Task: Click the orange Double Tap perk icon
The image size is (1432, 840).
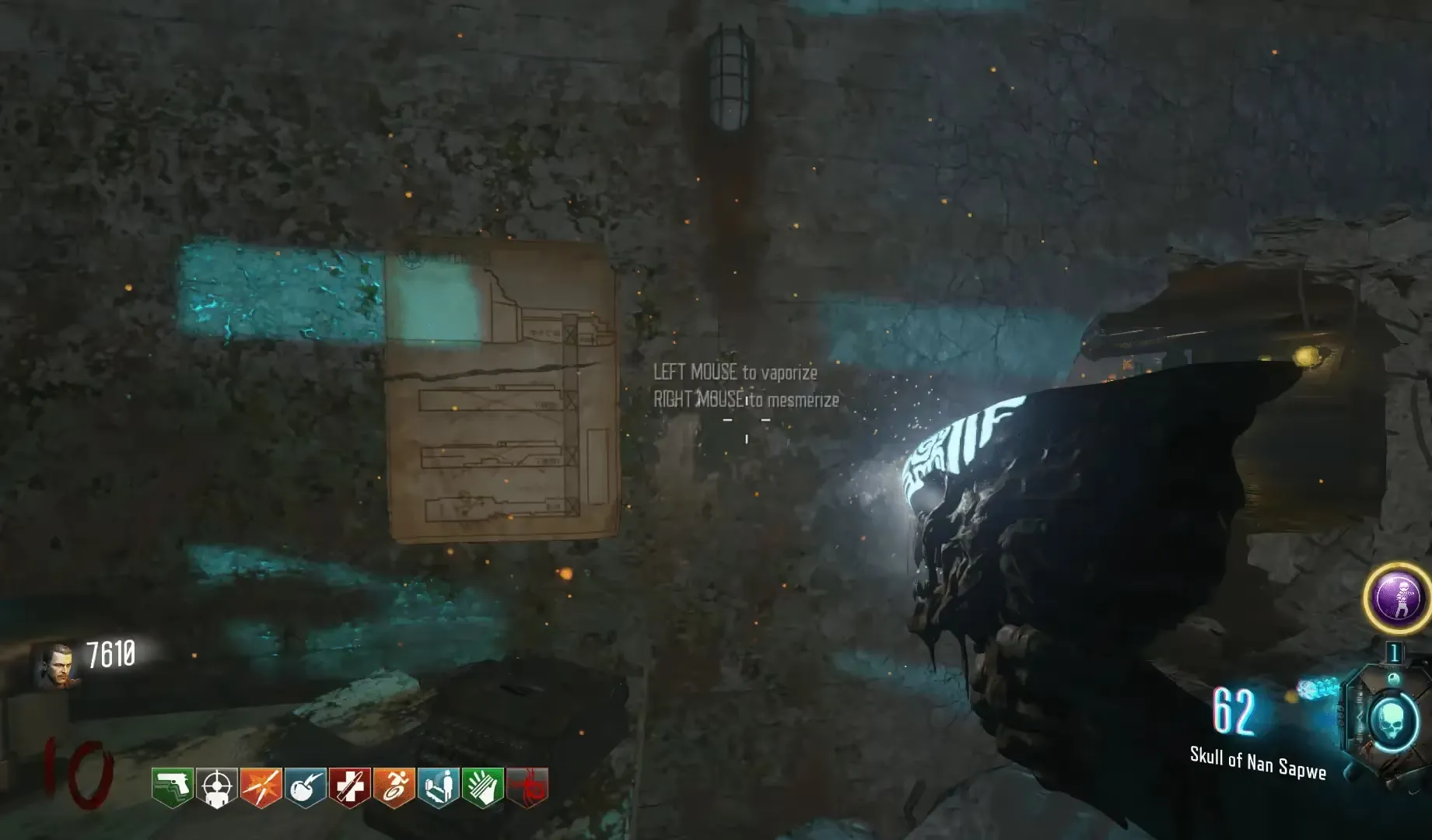Action: [261, 788]
